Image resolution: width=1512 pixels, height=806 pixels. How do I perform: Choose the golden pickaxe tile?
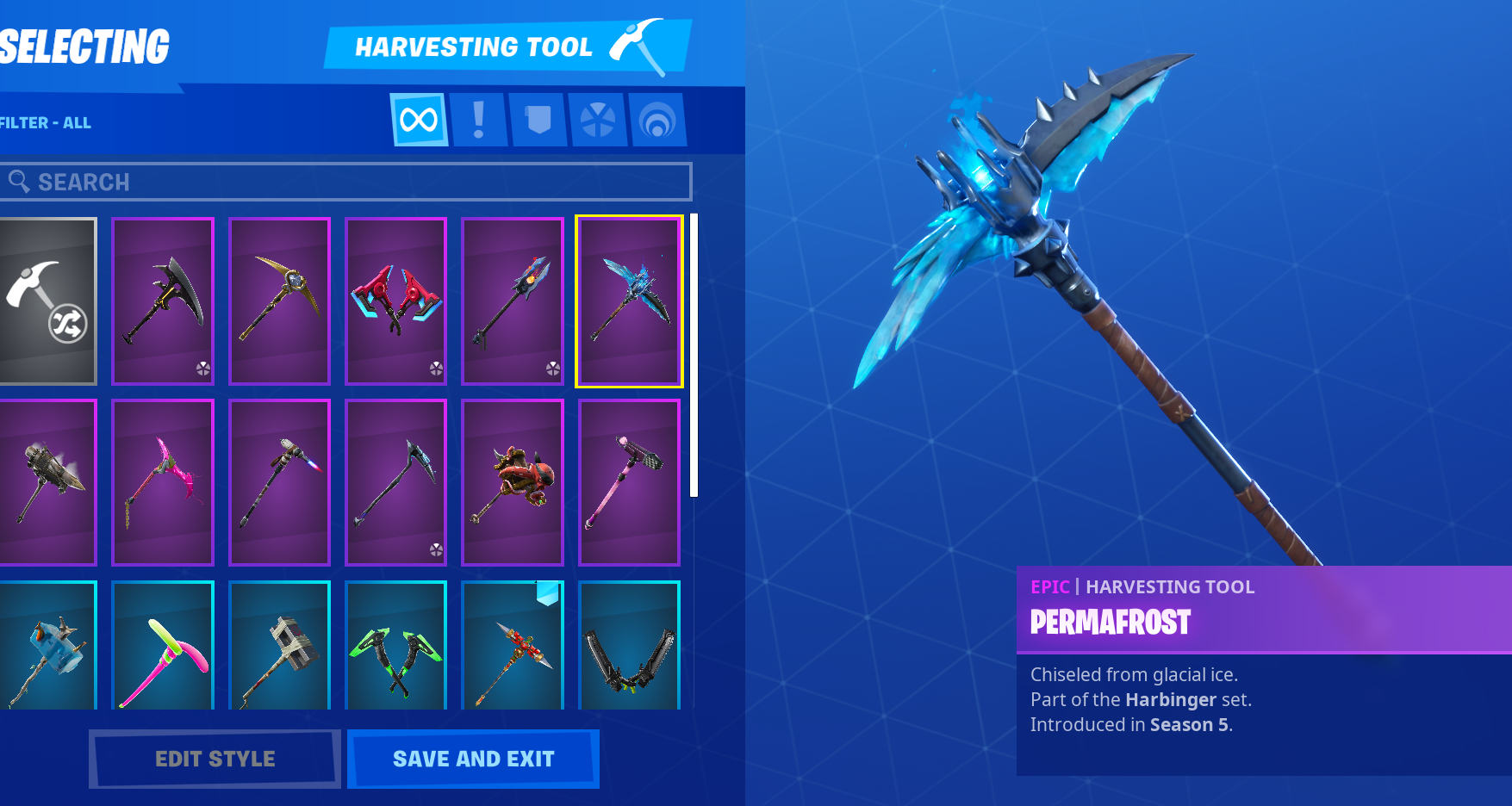pyautogui.click(x=279, y=301)
